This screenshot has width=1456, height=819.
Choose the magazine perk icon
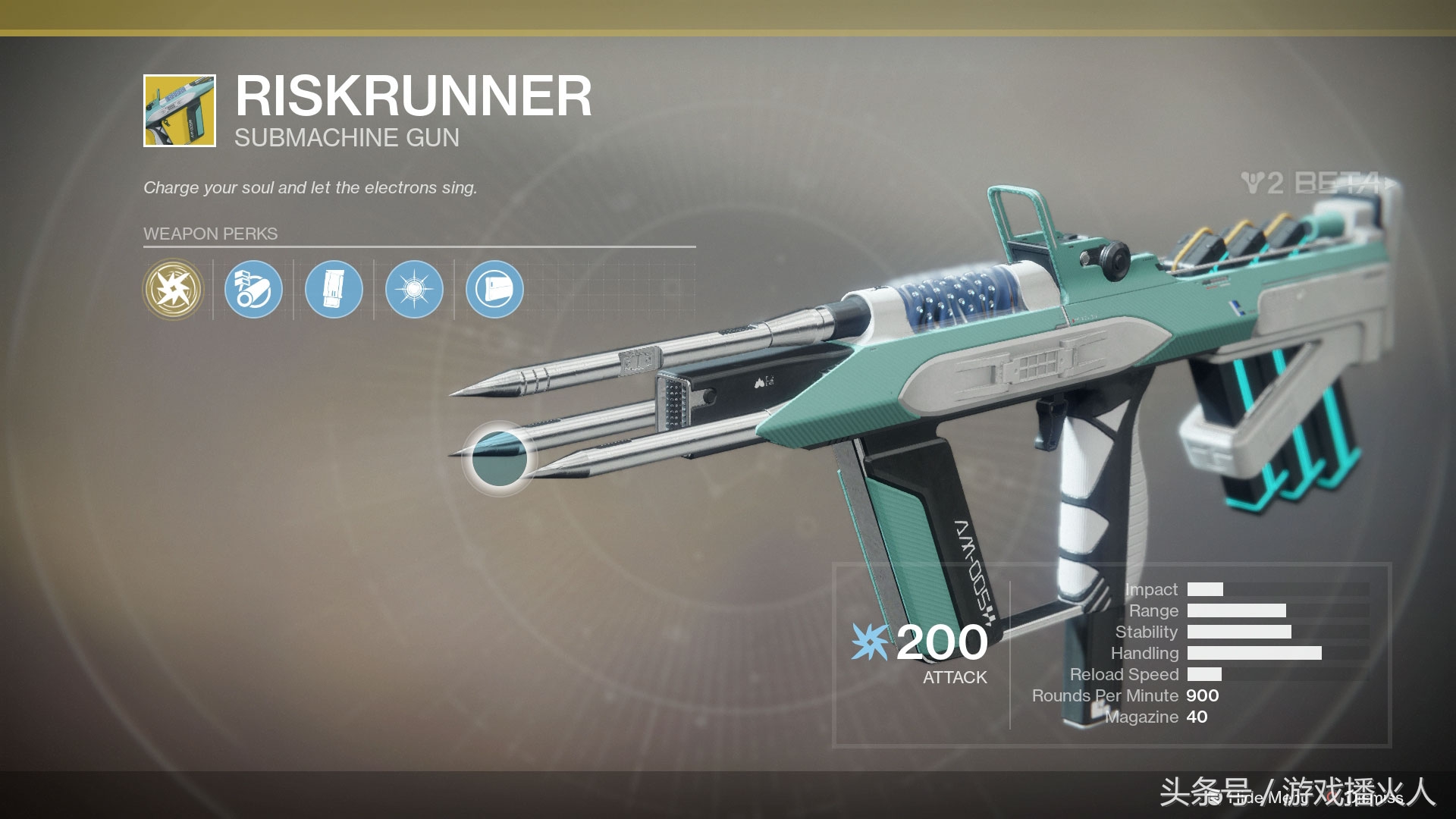point(334,289)
